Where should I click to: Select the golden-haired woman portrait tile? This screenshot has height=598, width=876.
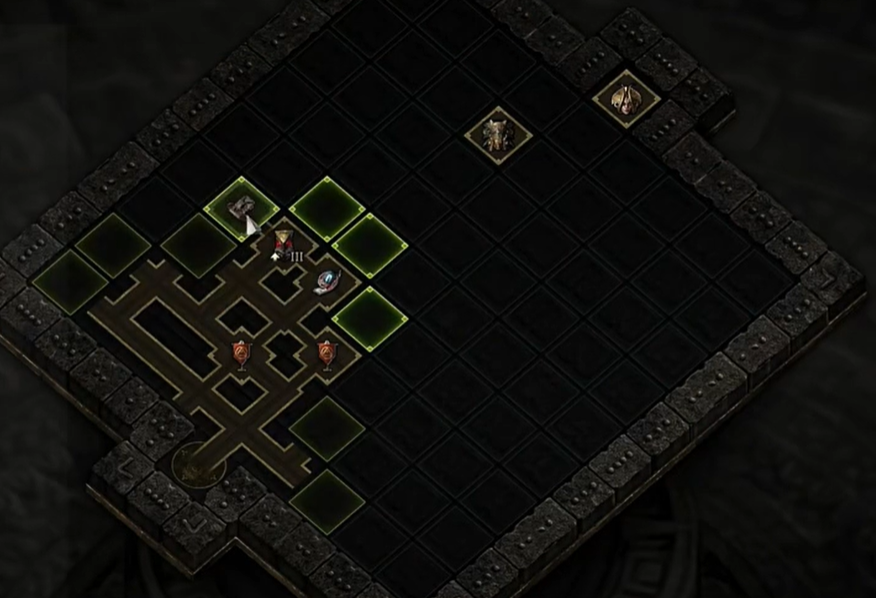[626, 98]
